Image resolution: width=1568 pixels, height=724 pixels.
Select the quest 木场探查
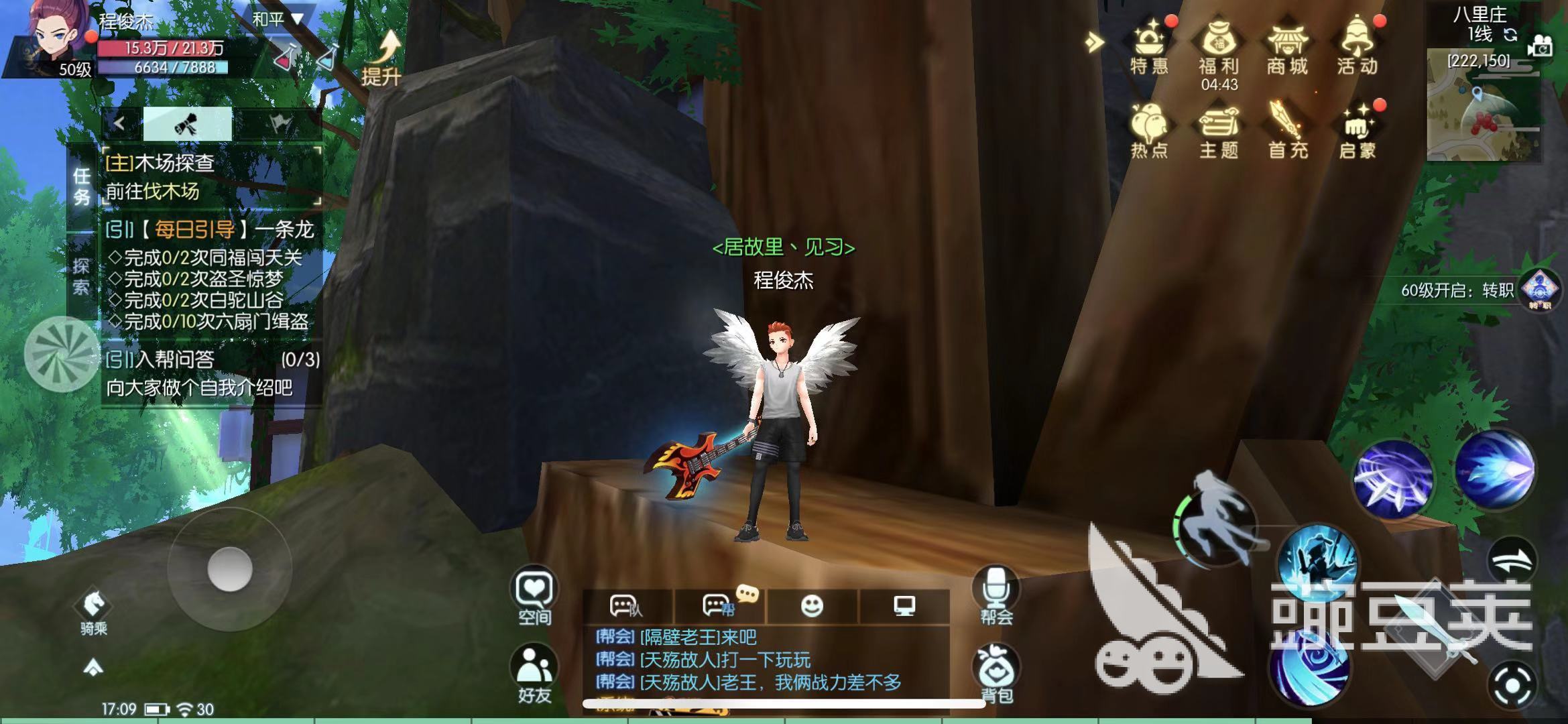(x=161, y=164)
